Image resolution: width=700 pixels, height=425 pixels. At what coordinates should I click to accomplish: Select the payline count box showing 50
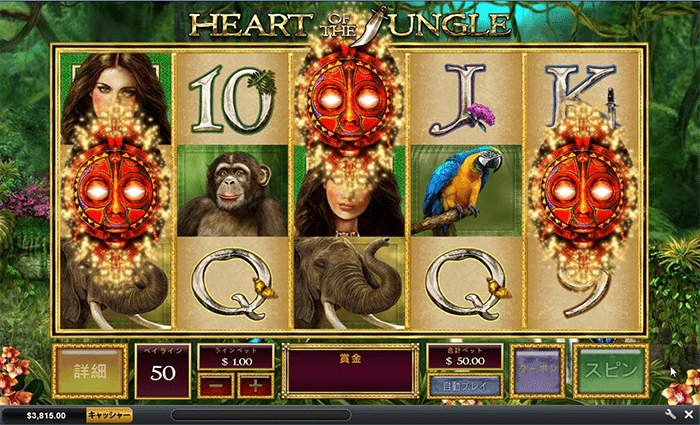[x=162, y=373]
